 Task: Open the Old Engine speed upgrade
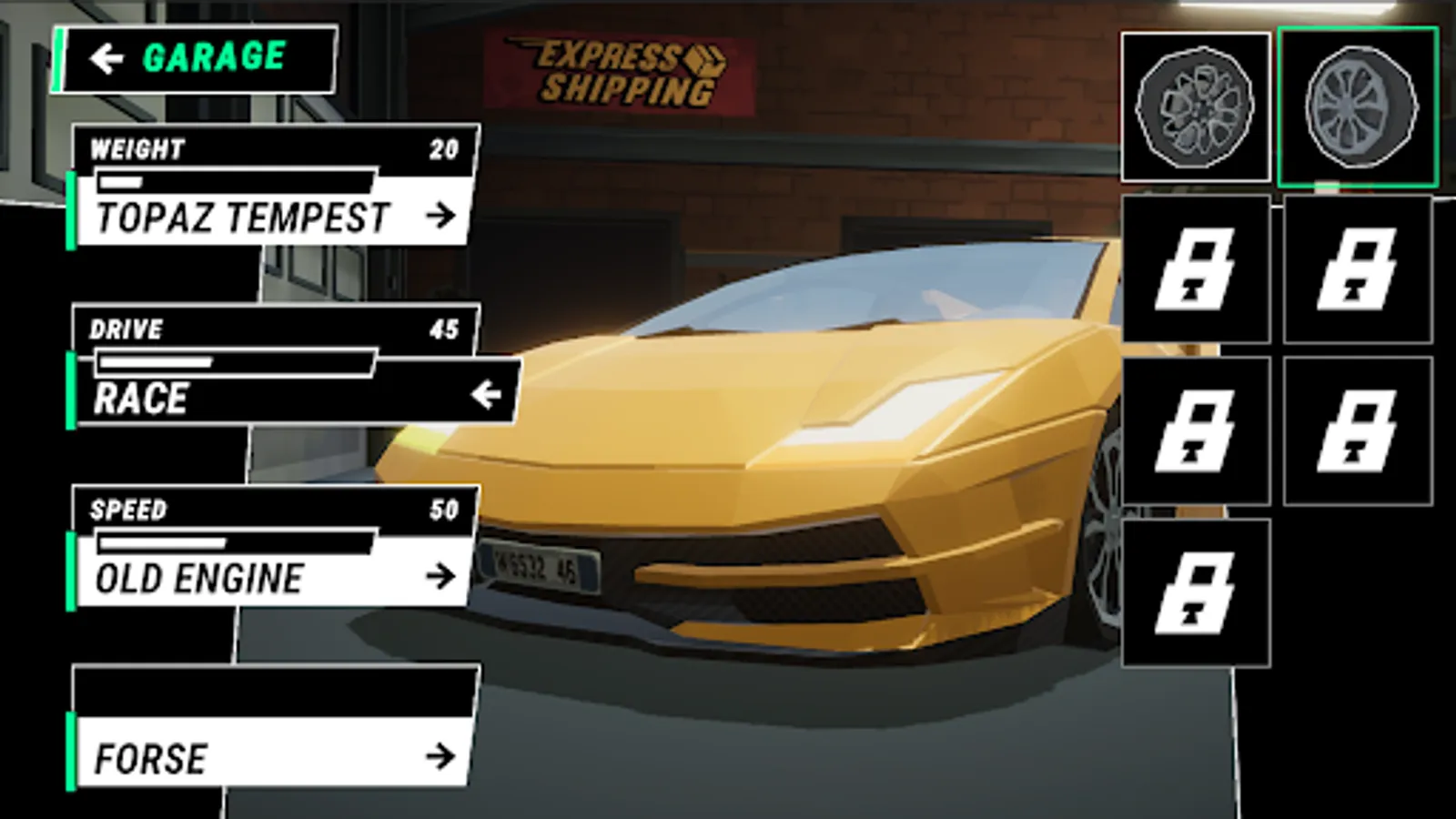(273, 576)
